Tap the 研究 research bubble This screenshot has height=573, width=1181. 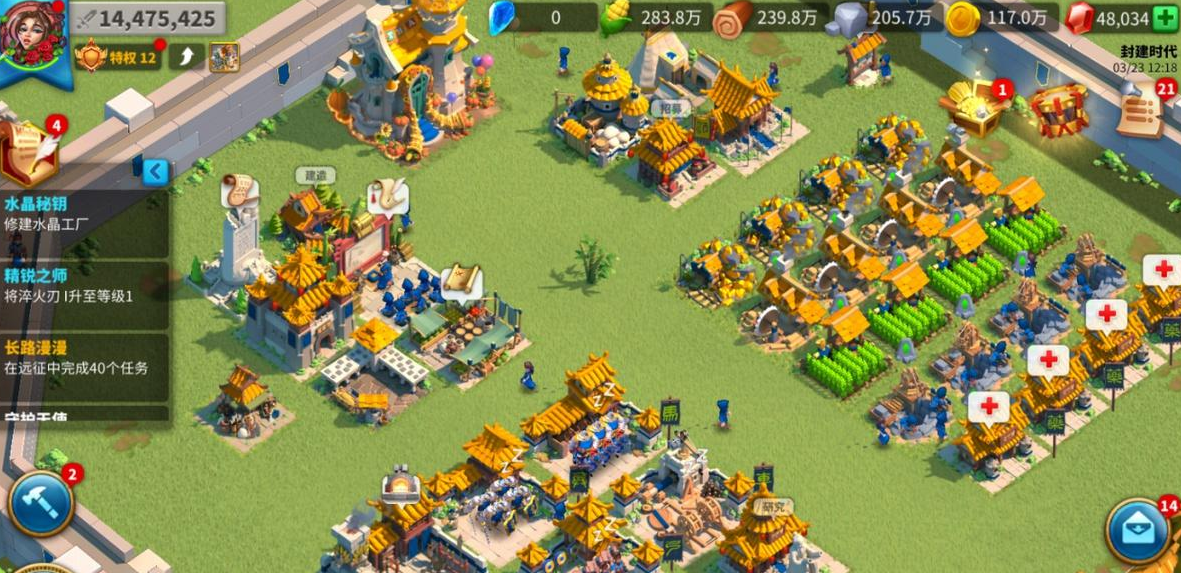point(770,507)
